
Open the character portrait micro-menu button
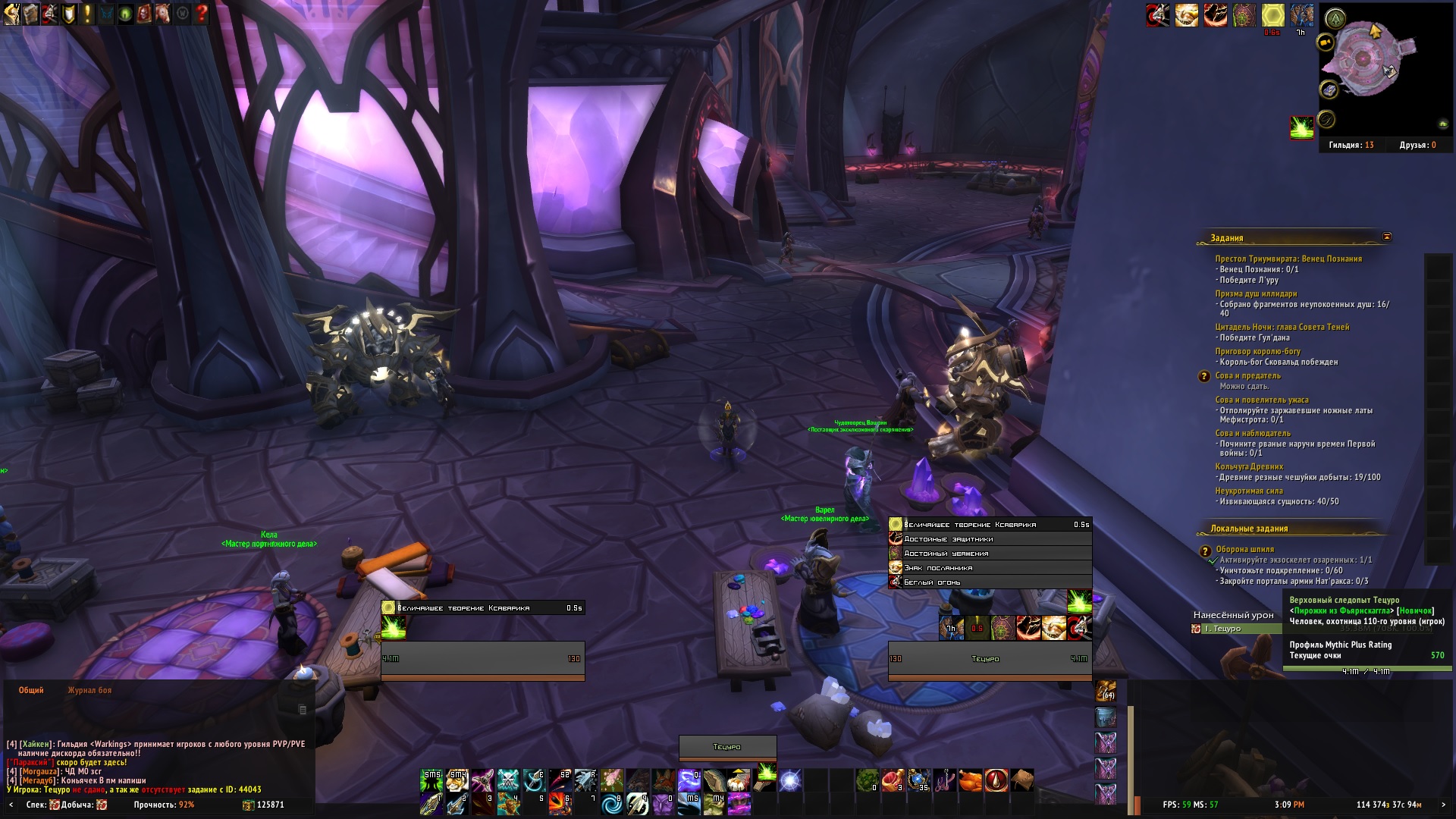11,13
